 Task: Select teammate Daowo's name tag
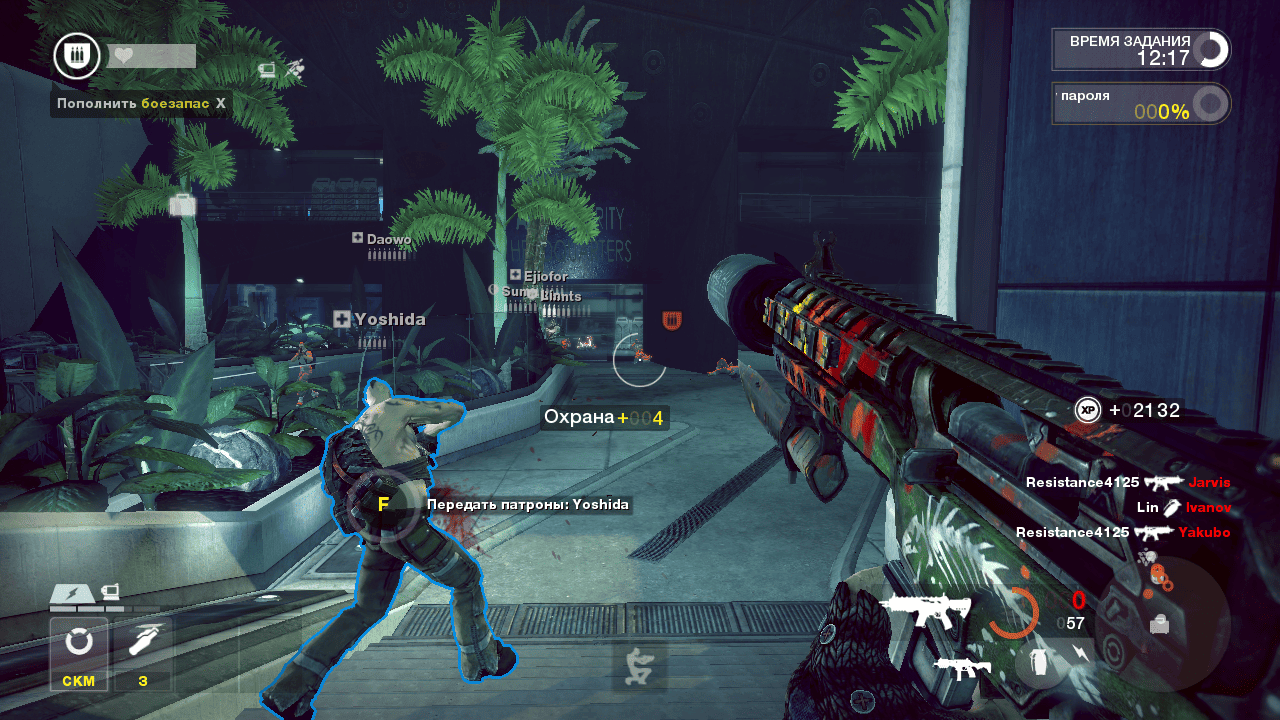pyautogui.click(x=382, y=239)
